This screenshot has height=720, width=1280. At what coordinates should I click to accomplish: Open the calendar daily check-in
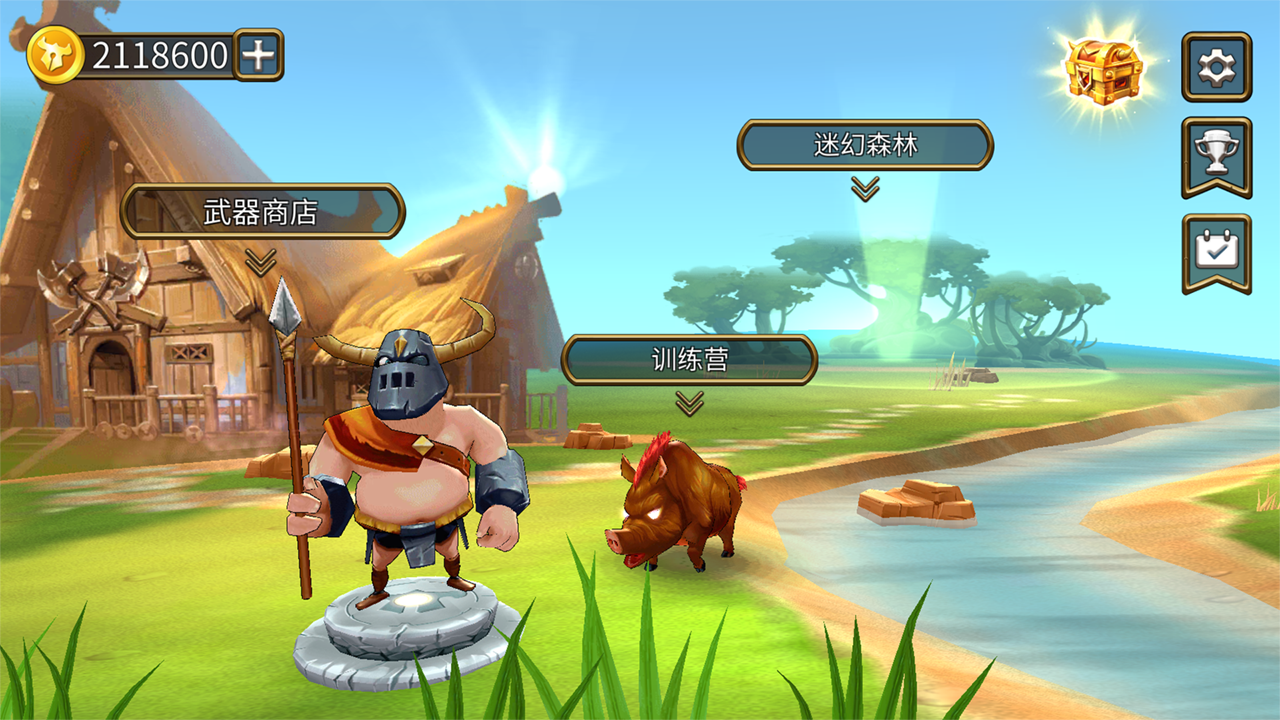click(x=1216, y=250)
